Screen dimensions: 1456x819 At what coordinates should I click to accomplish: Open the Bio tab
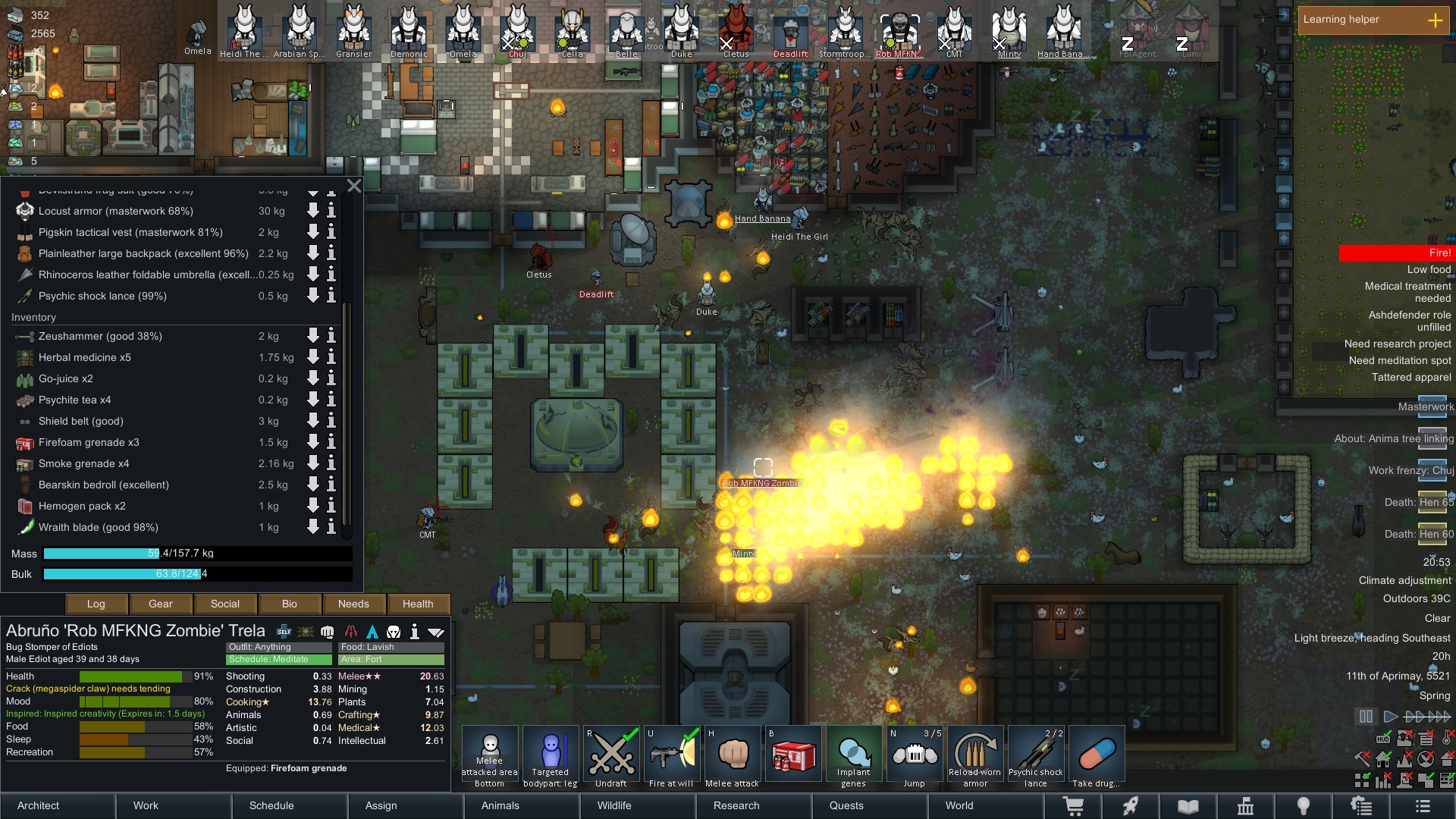[289, 604]
